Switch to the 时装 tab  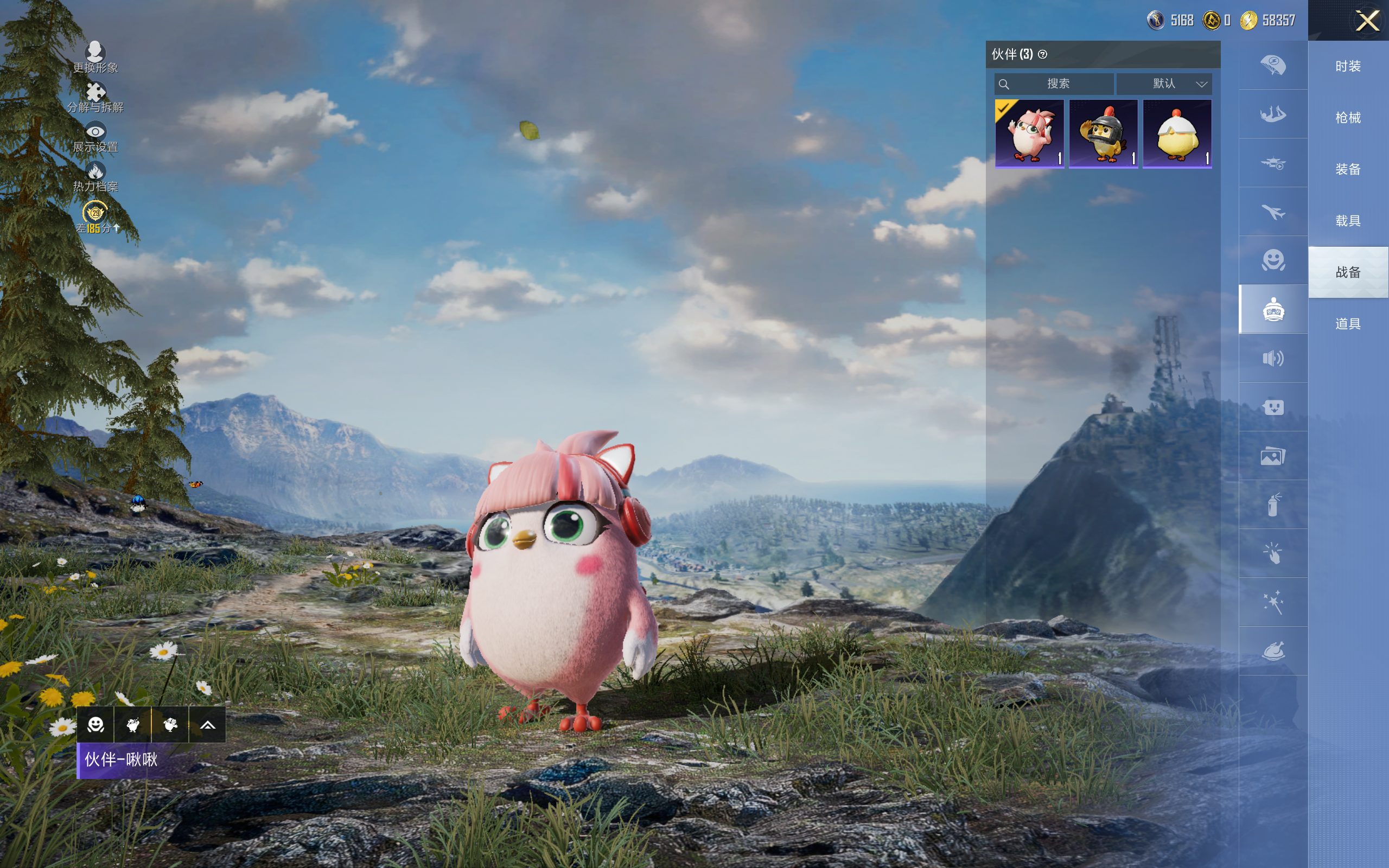click(x=1348, y=67)
